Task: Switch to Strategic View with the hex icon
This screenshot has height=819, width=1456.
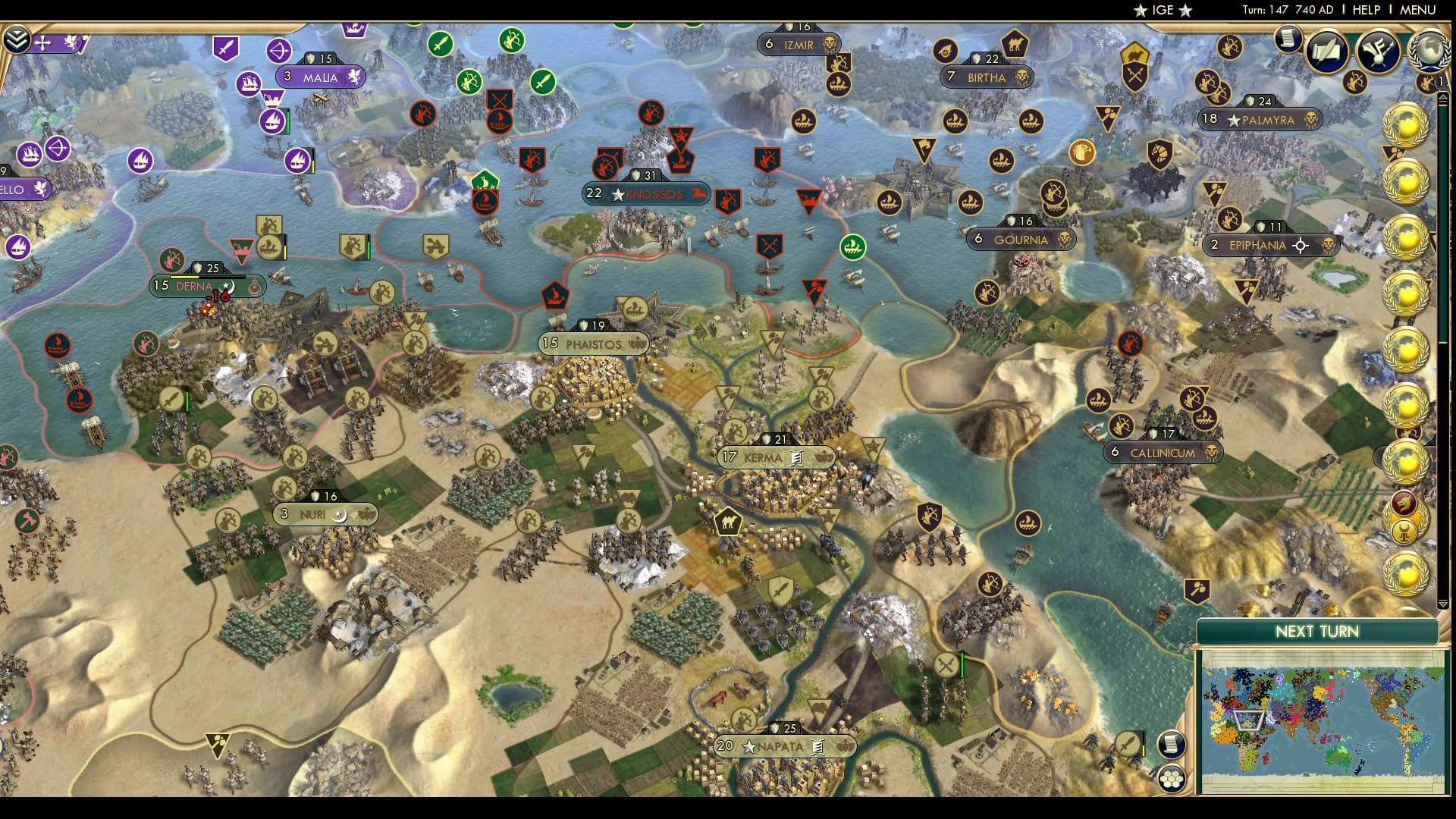Action: click(1172, 779)
